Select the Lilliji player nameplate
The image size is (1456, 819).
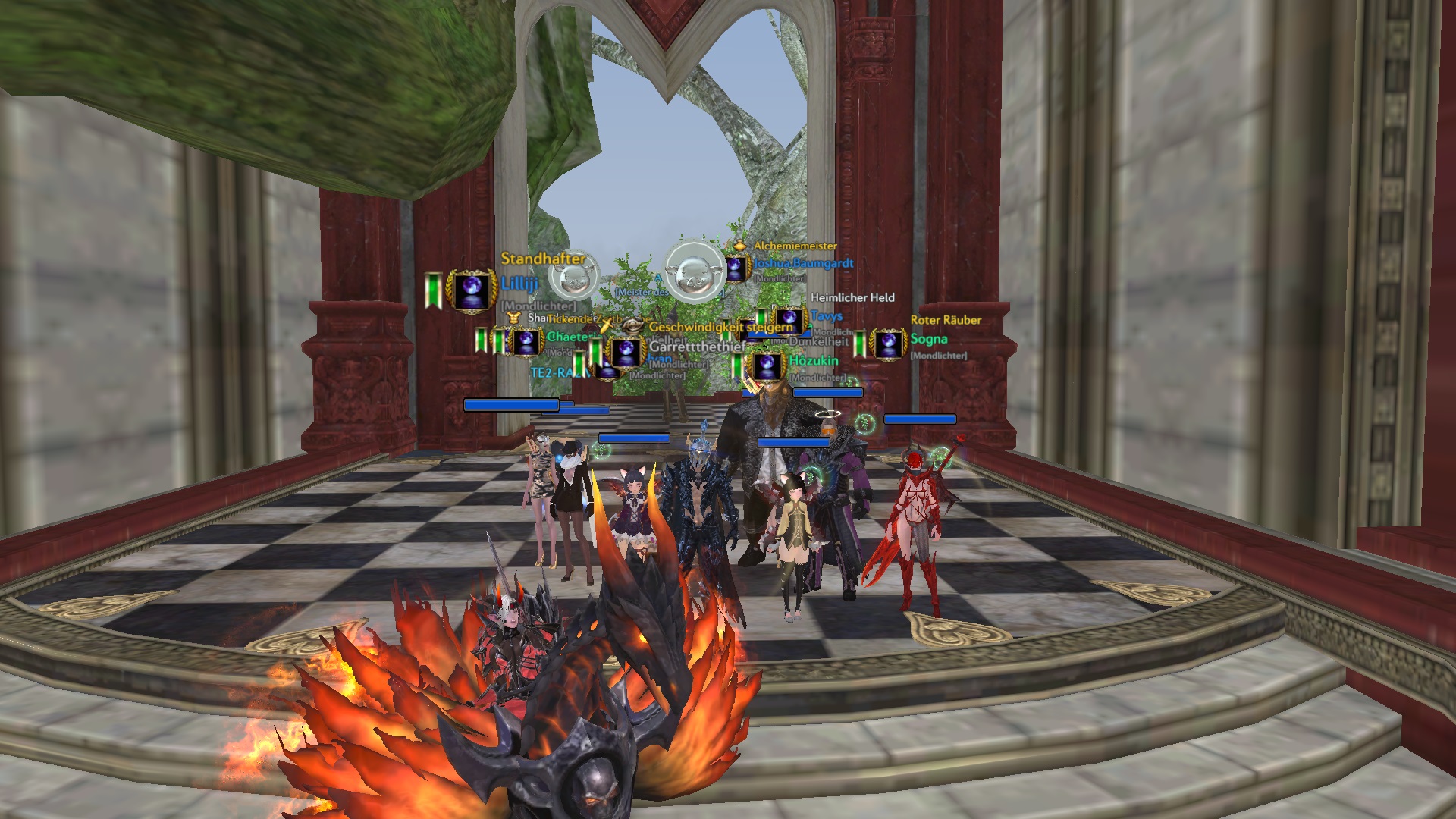(519, 284)
